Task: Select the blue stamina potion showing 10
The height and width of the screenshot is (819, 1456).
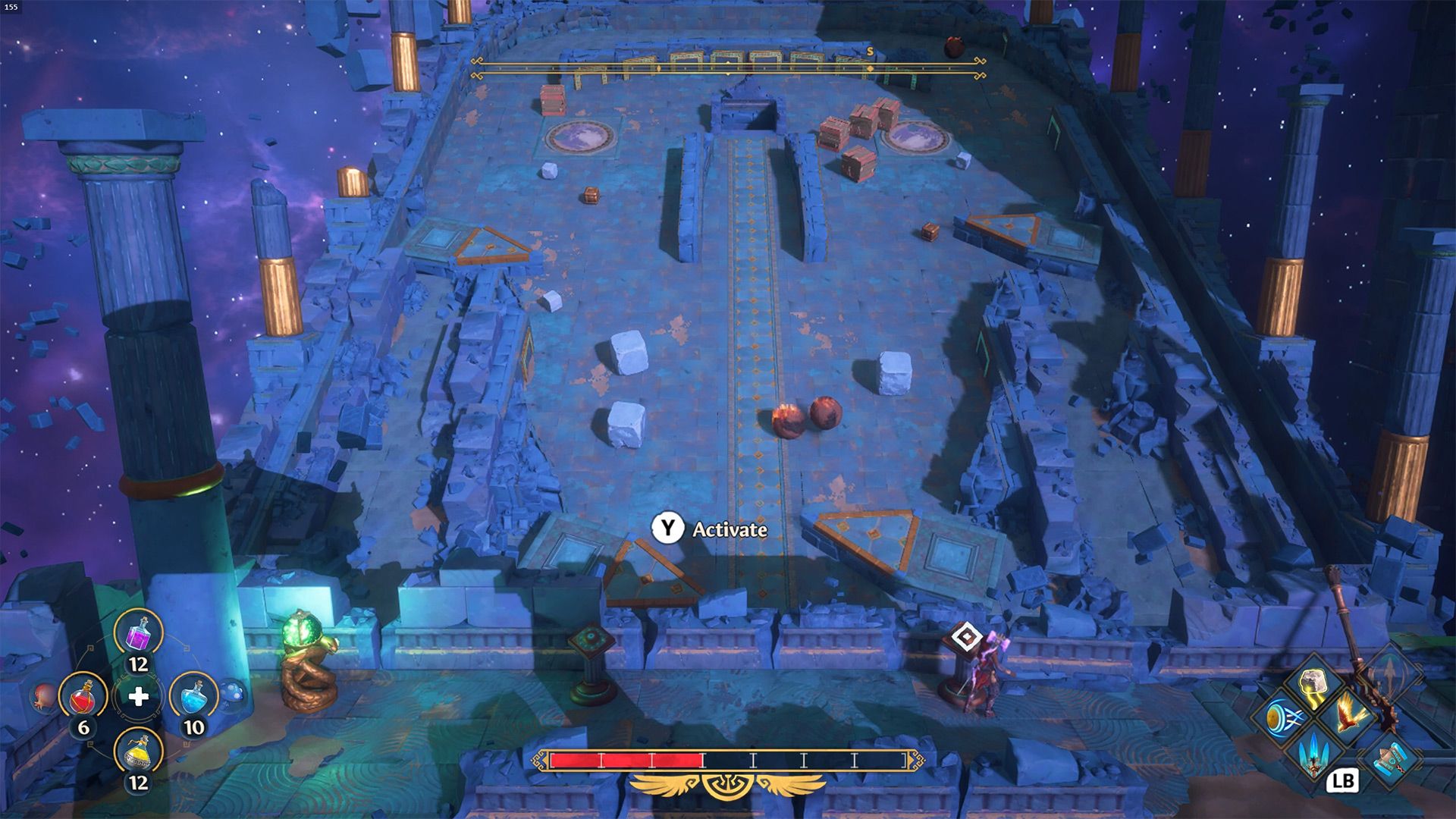Action: coord(196,697)
